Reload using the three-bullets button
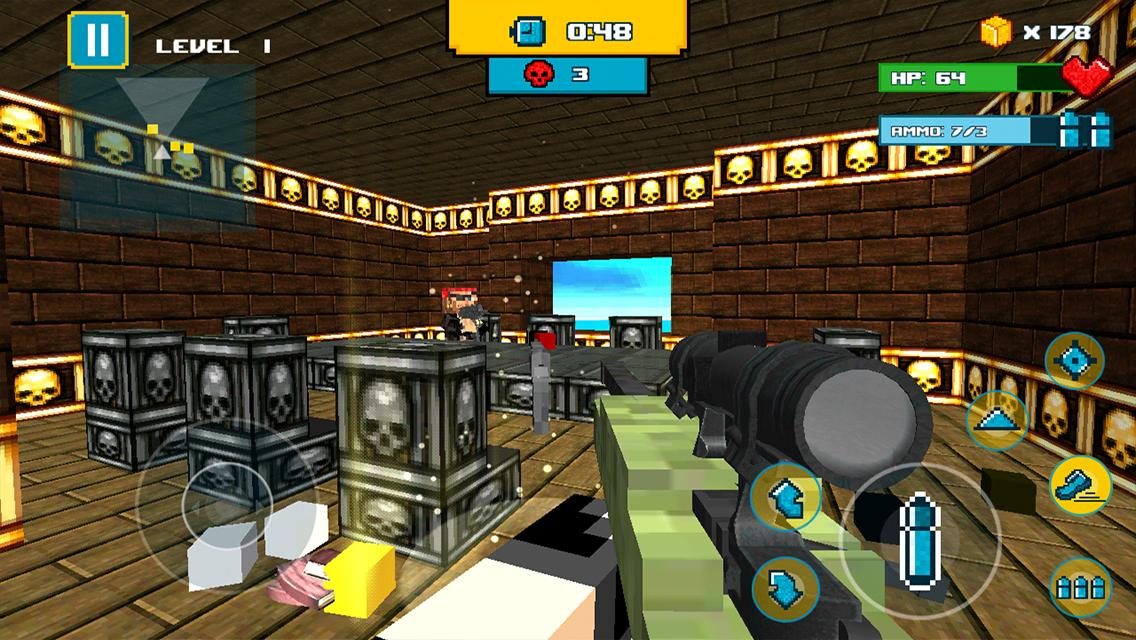The height and width of the screenshot is (640, 1136). (x=1078, y=584)
